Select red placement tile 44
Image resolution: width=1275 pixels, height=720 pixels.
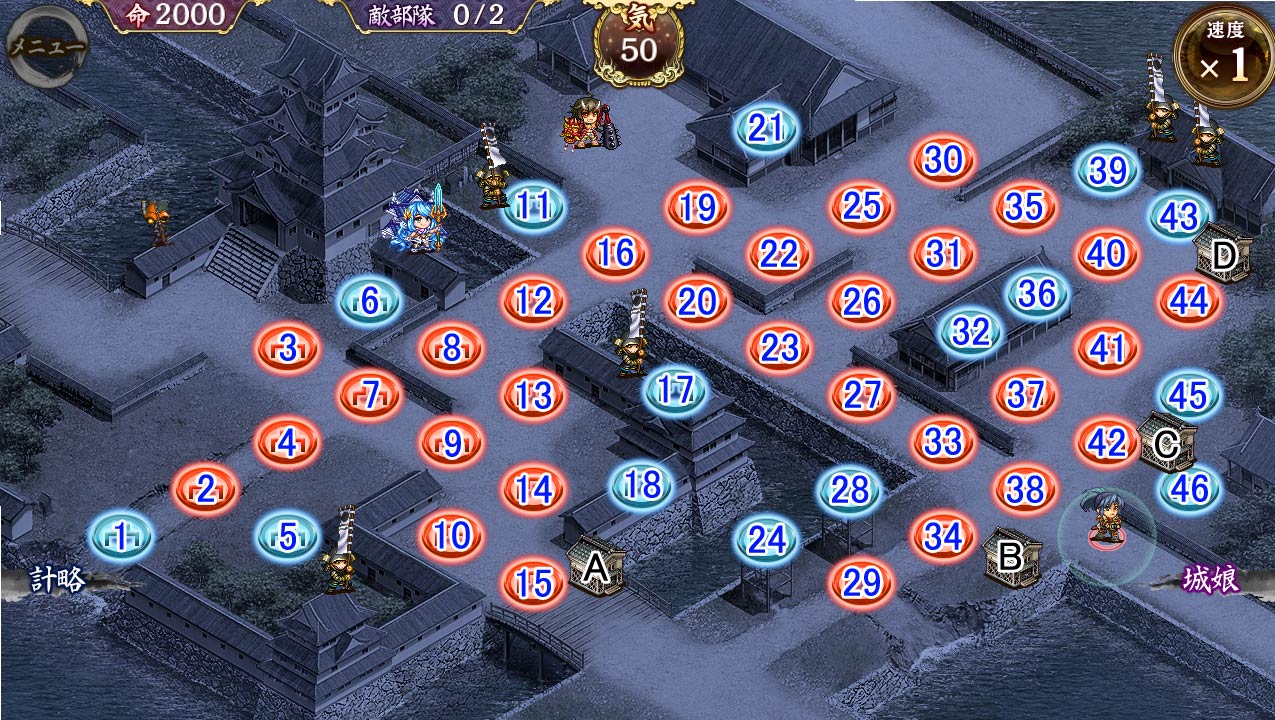tap(1189, 300)
